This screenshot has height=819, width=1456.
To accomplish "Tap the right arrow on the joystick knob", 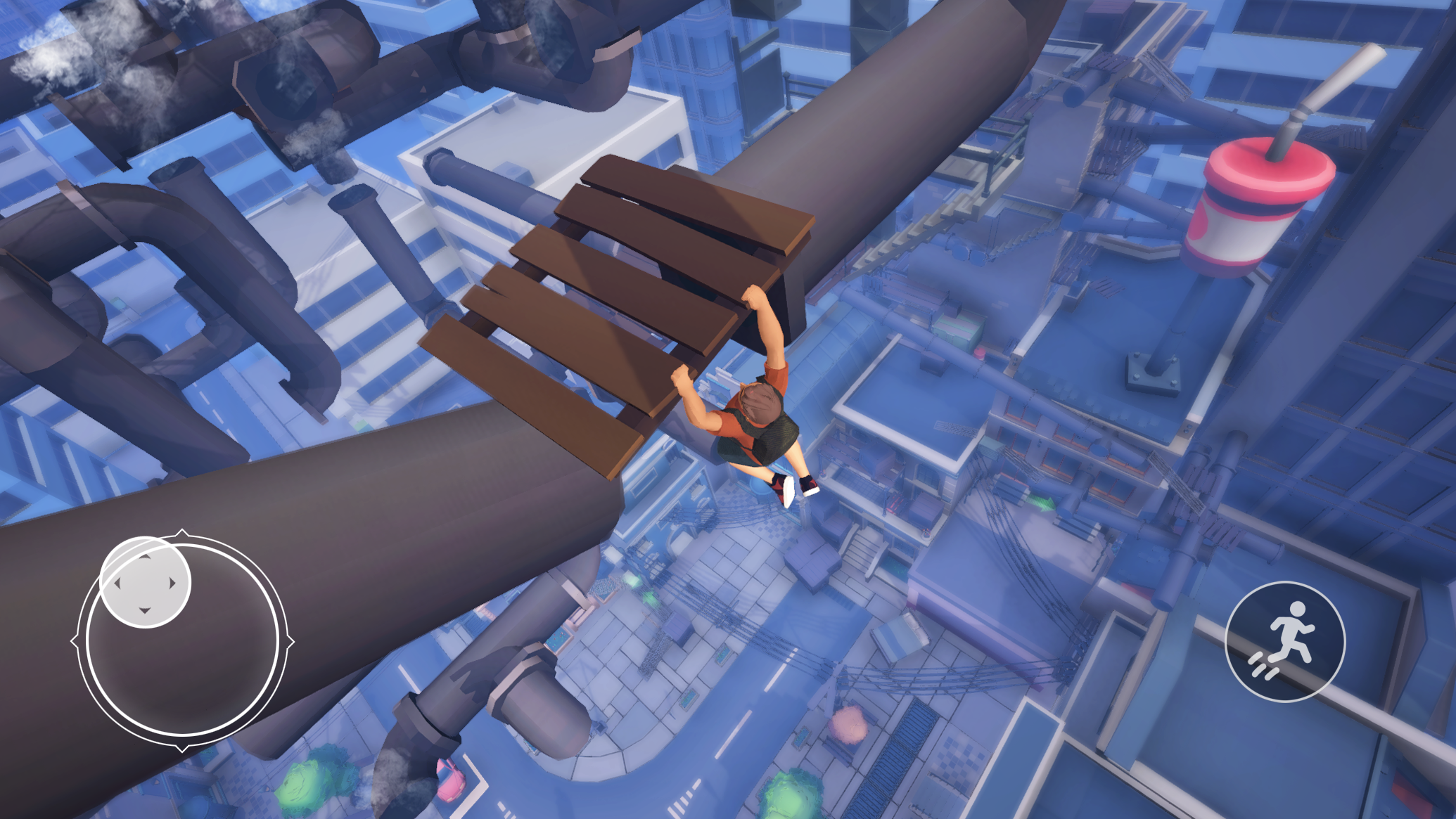I will [x=172, y=583].
